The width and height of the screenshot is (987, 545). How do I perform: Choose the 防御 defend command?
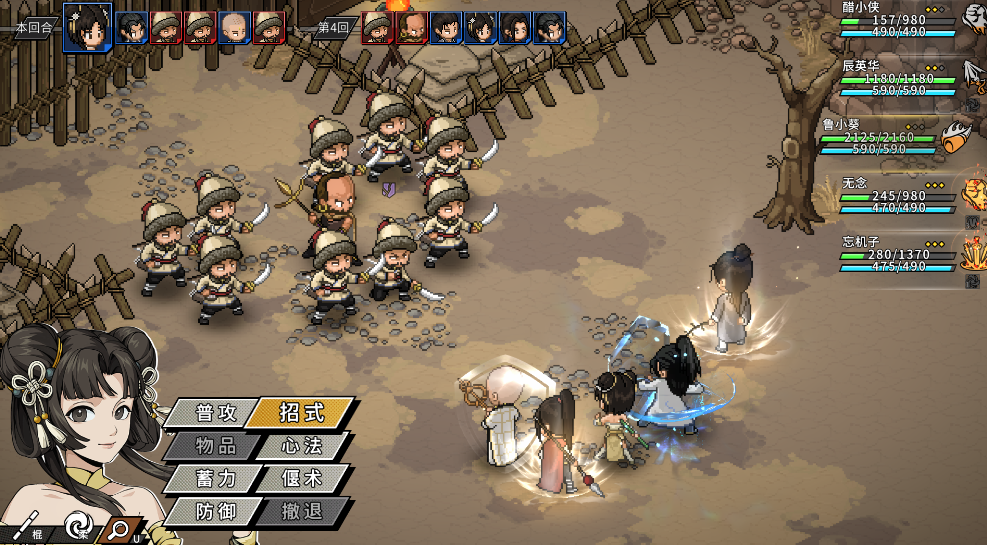pyautogui.click(x=213, y=512)
